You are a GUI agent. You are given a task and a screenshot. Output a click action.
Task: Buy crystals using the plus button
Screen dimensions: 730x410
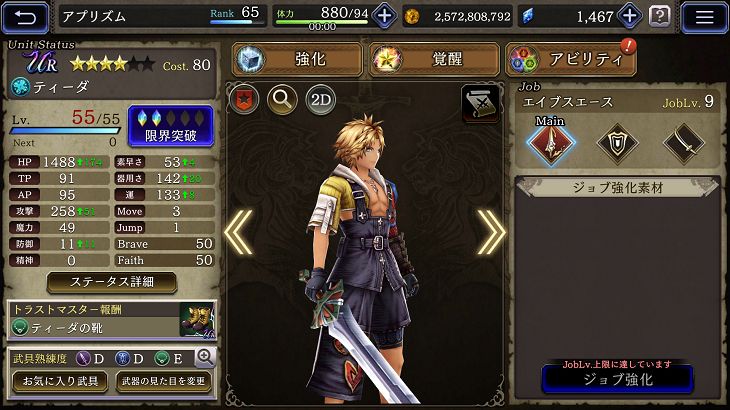pos(630,16)
